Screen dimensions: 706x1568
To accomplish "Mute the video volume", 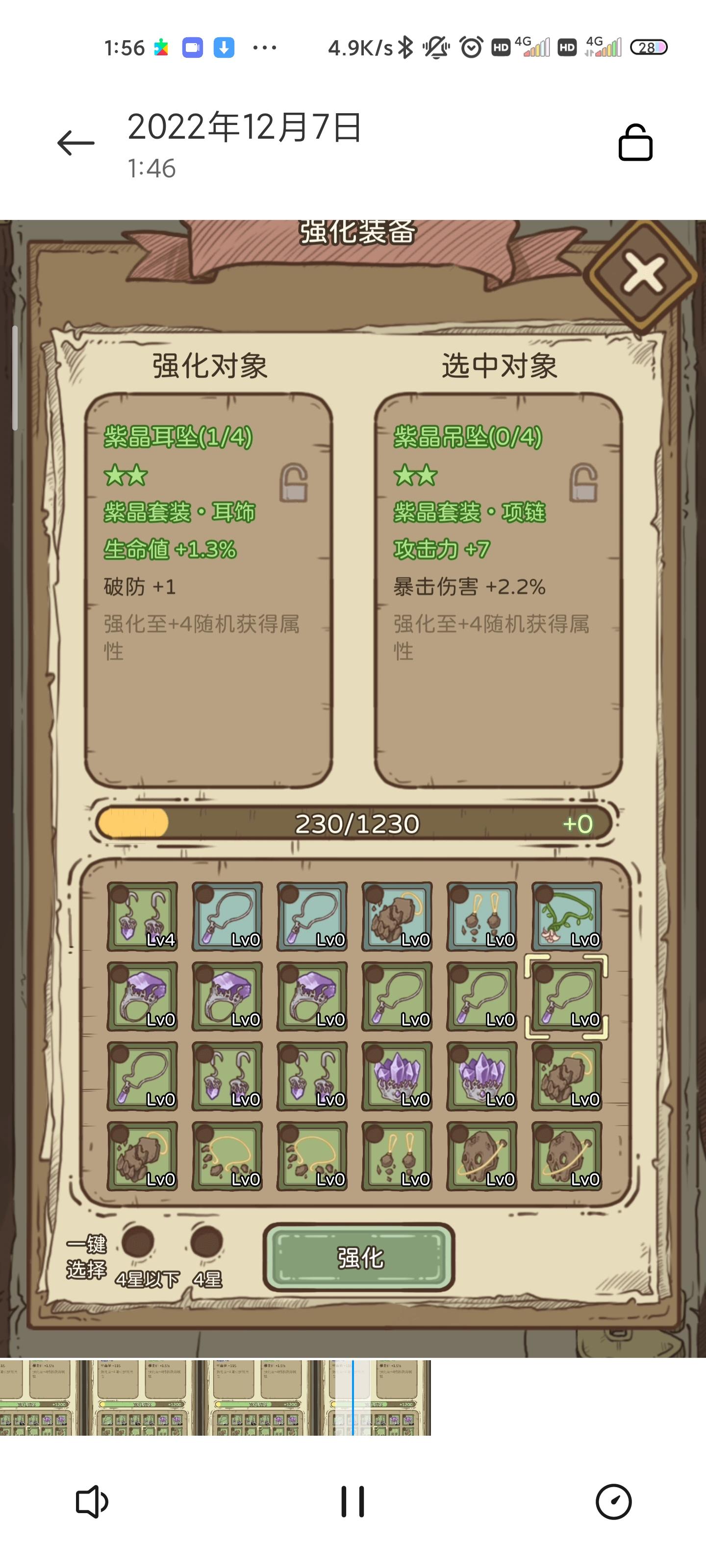I will pyautogui.click(x=91, y=1499).
